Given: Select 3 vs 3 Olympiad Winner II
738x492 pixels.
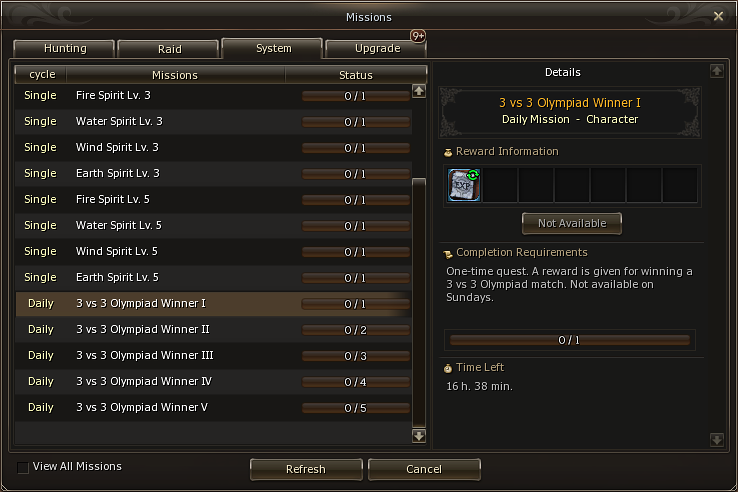Looking at the screenshot, I should coord(142,330).
